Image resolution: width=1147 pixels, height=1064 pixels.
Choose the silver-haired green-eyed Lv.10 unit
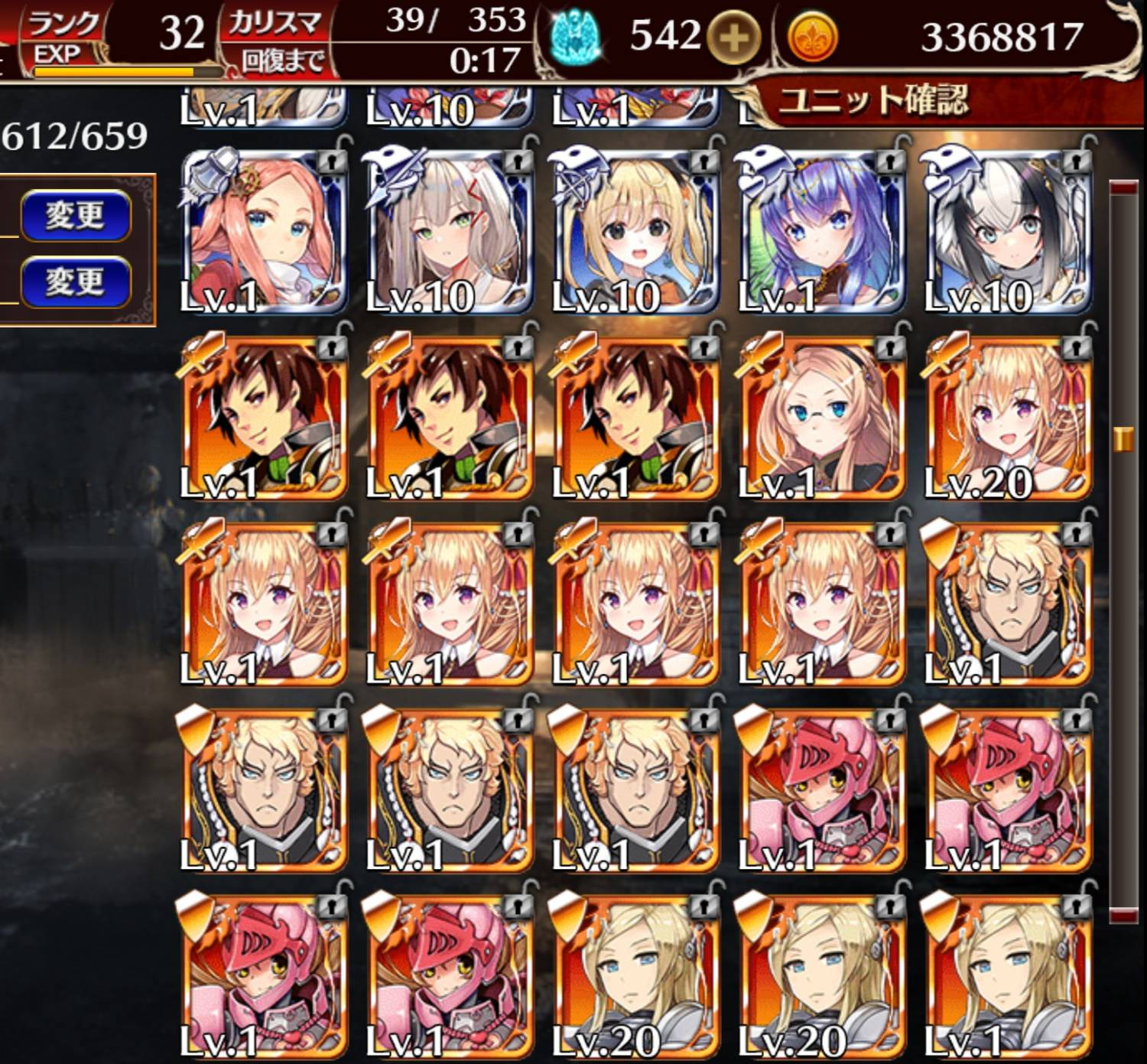point(450,233)
